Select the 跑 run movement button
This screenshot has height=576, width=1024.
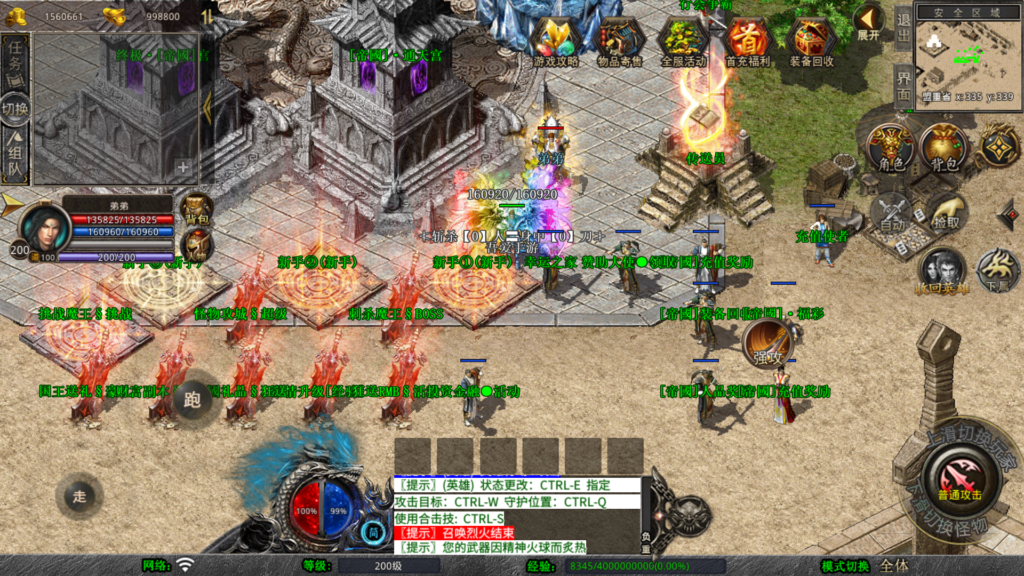pyautogui.click(x=192, y=398)
